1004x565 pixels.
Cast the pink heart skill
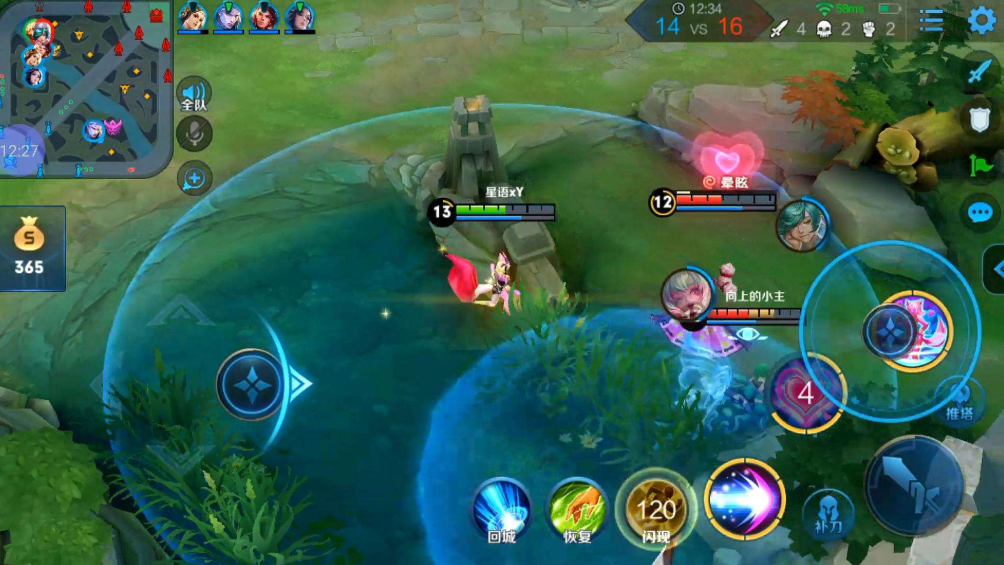coord(806,393)
